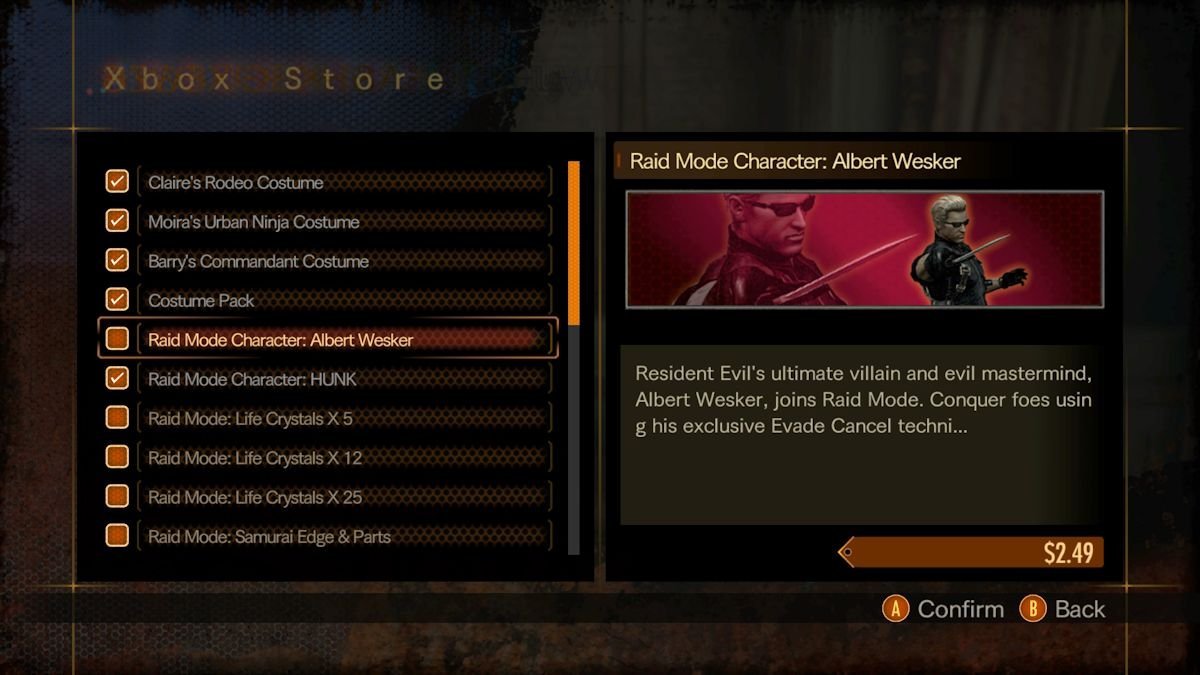Image resolution: width=1200 pixels, height=675 pixels.
Task: Choose Raid Mode: Life Crystals X 12
Action: point(343,458)
